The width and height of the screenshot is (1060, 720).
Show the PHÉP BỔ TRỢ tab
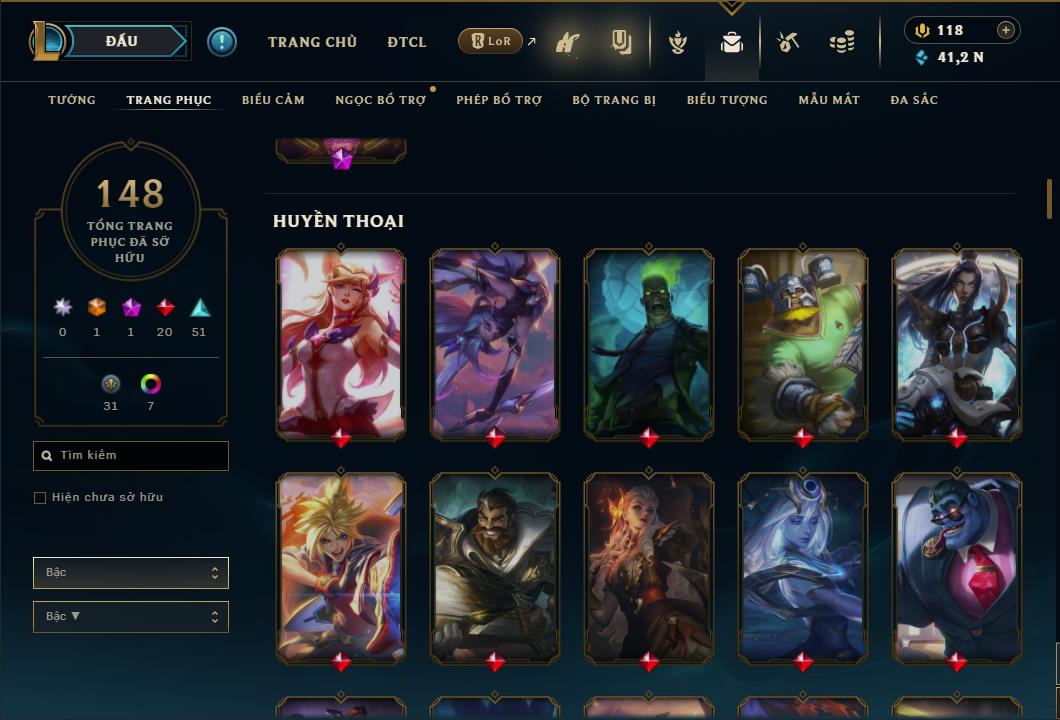pos(498,100)
